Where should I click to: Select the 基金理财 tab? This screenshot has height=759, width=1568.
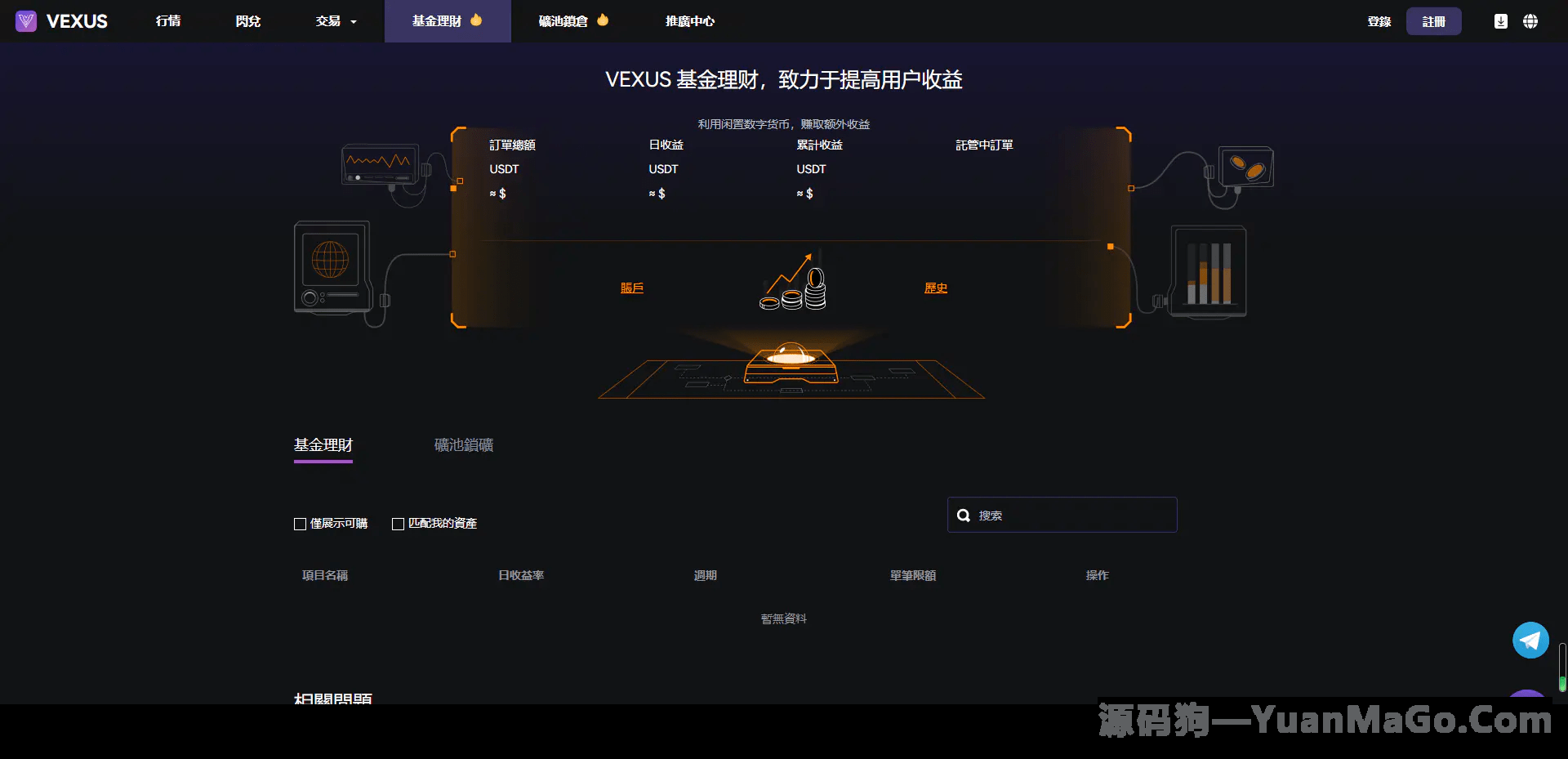tap(323, 445)
